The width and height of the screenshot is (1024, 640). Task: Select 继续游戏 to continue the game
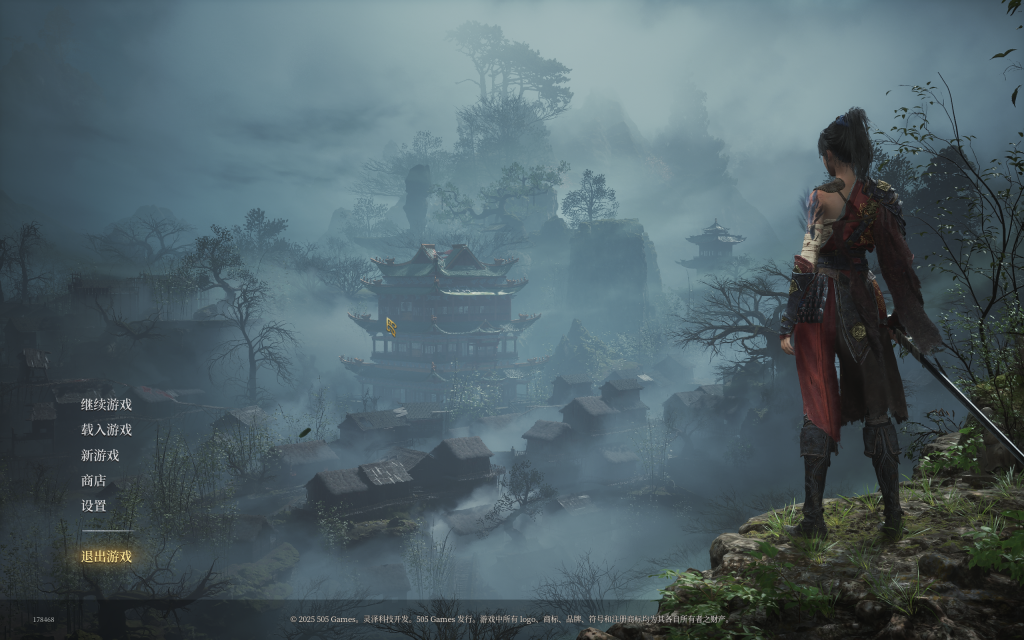pos(106,405)
